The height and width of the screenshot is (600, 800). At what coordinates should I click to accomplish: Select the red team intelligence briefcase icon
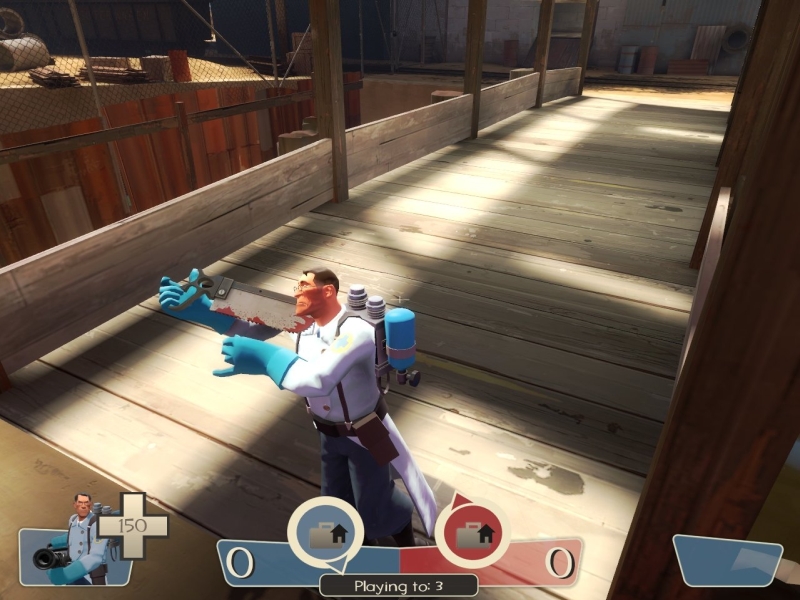471,533
